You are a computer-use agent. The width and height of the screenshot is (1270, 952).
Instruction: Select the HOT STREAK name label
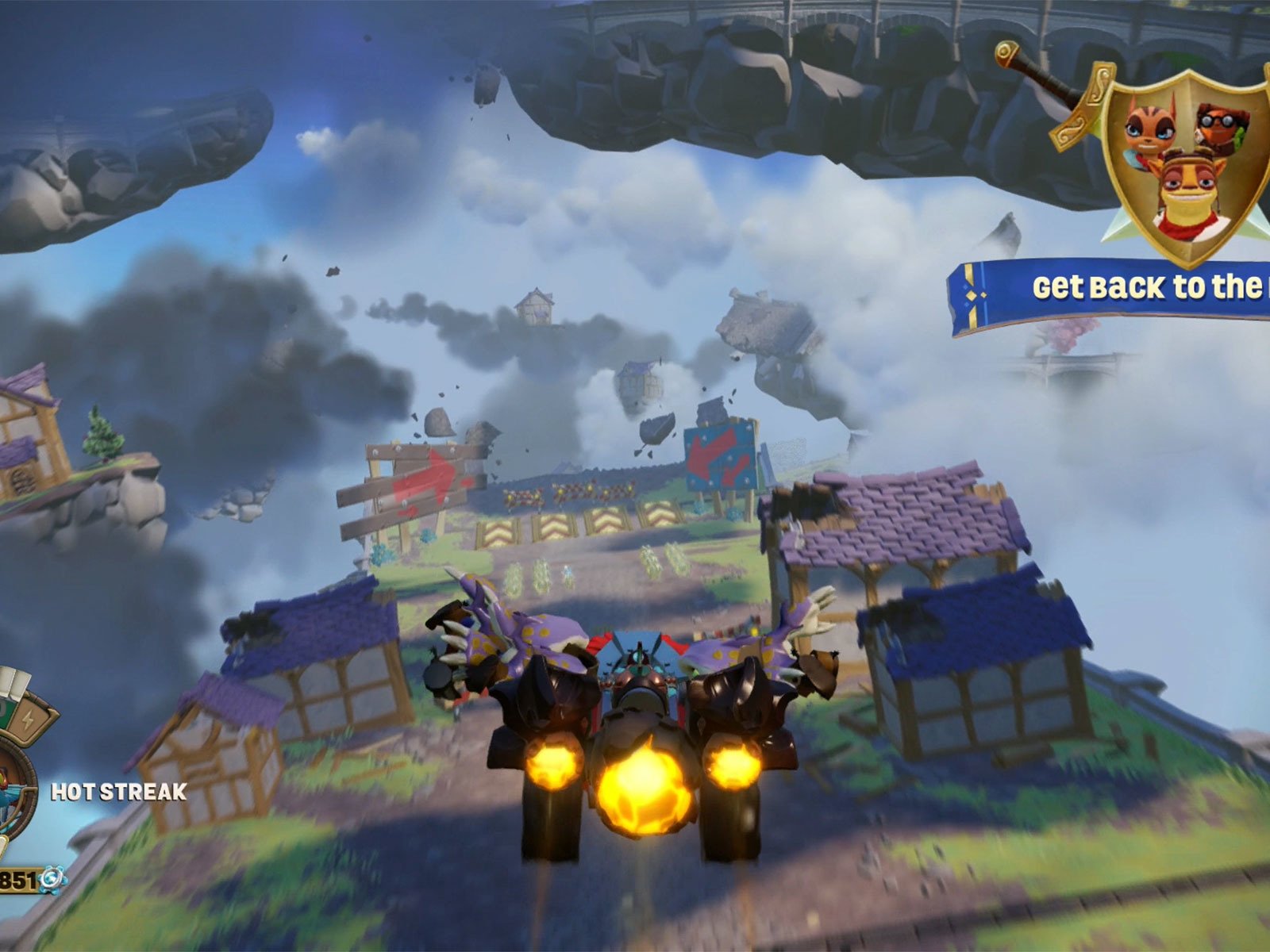[117, 791]
